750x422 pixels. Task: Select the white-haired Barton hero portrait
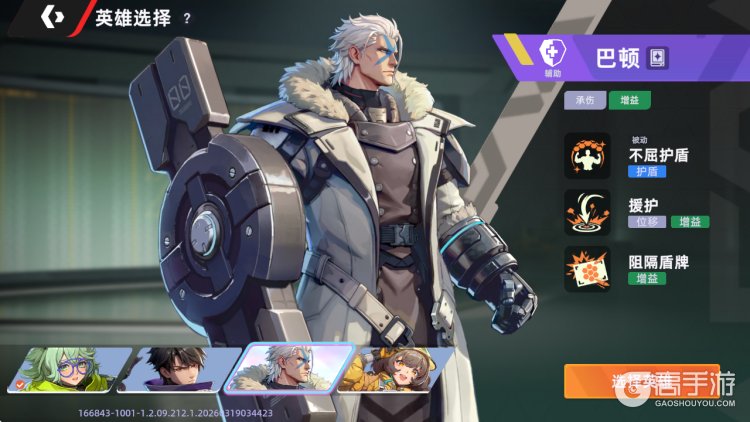[x=288, y=369]
